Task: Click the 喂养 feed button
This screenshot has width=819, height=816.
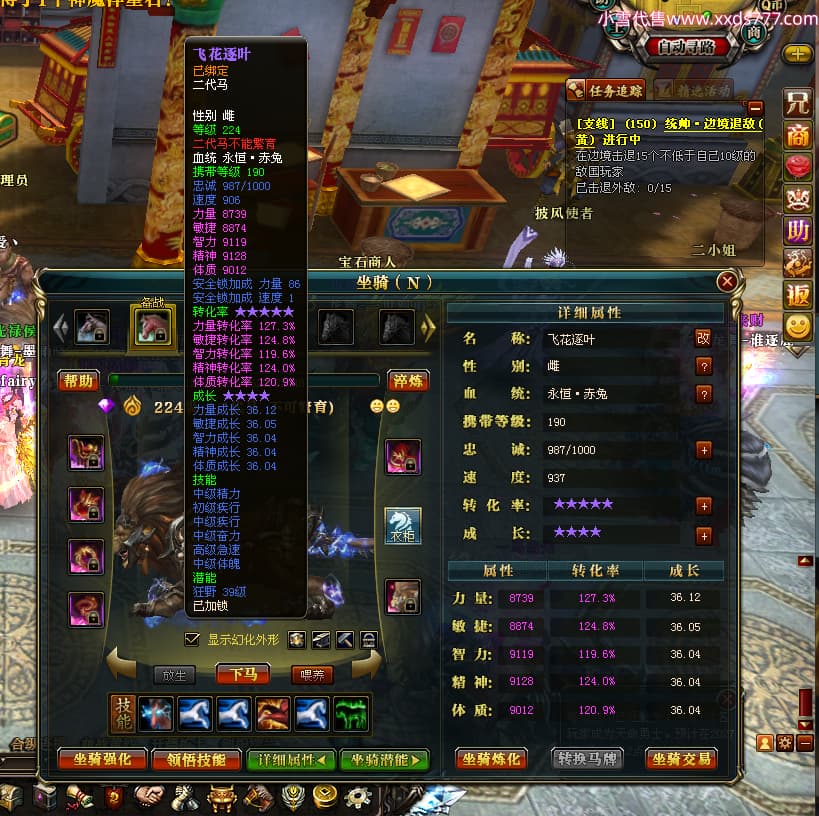Action: coord(312,675)
